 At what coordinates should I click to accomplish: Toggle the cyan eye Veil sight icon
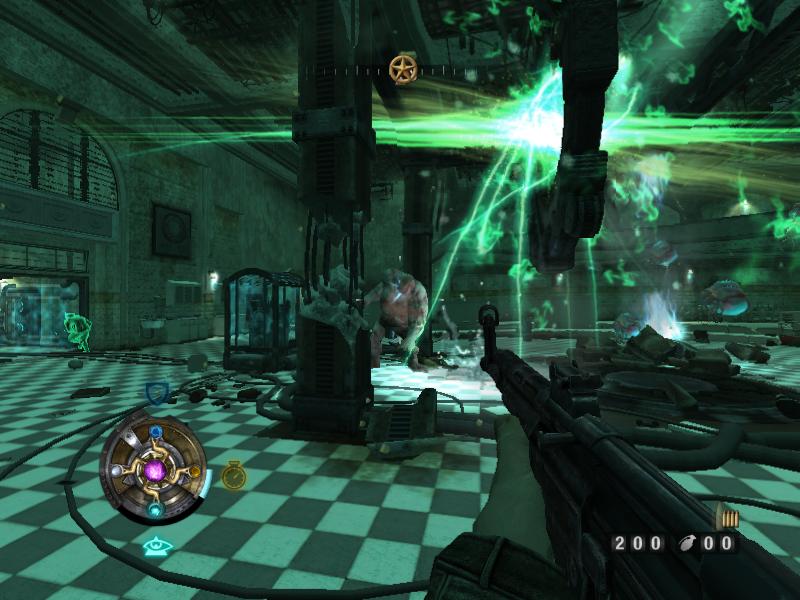tap(155, 546)
